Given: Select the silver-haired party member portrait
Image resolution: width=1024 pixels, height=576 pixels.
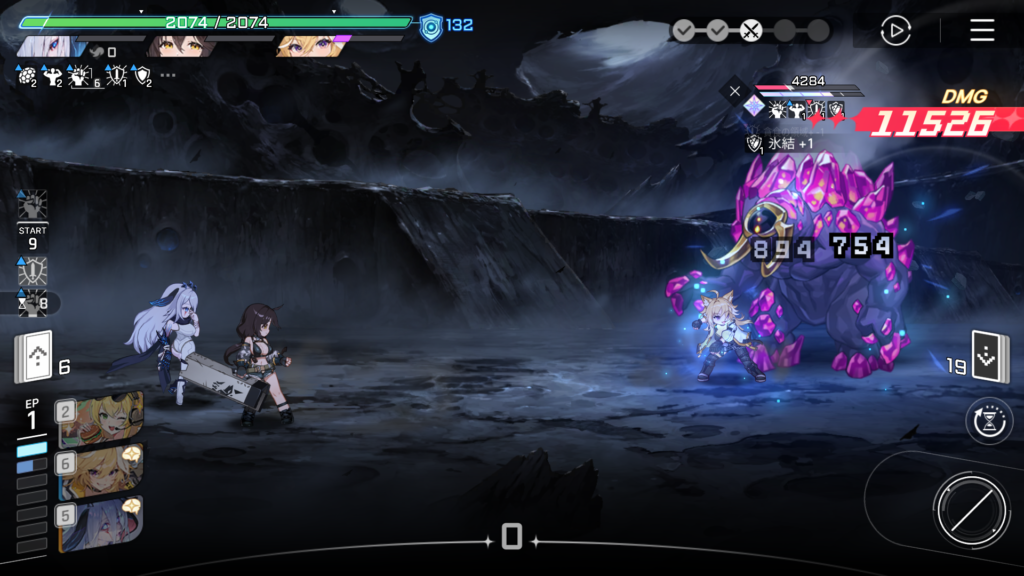Looking at the screenshot, I should 44,47.
